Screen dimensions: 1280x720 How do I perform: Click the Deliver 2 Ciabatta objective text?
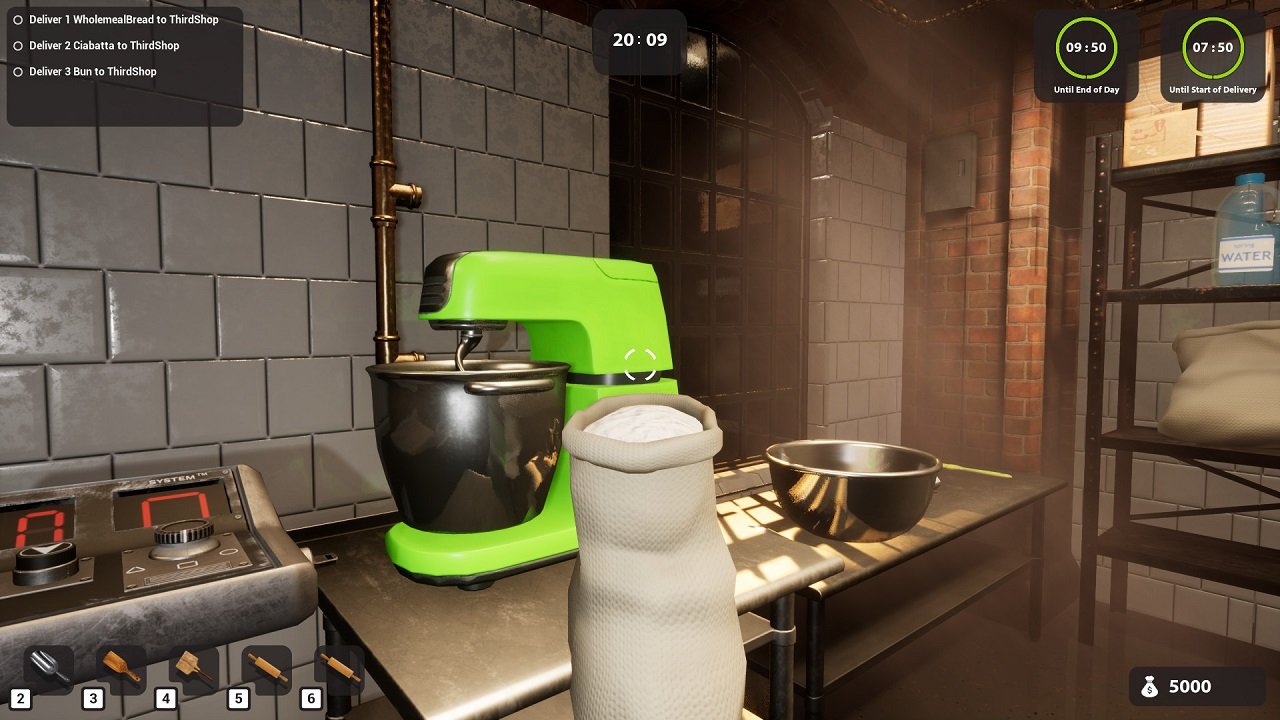103,45
